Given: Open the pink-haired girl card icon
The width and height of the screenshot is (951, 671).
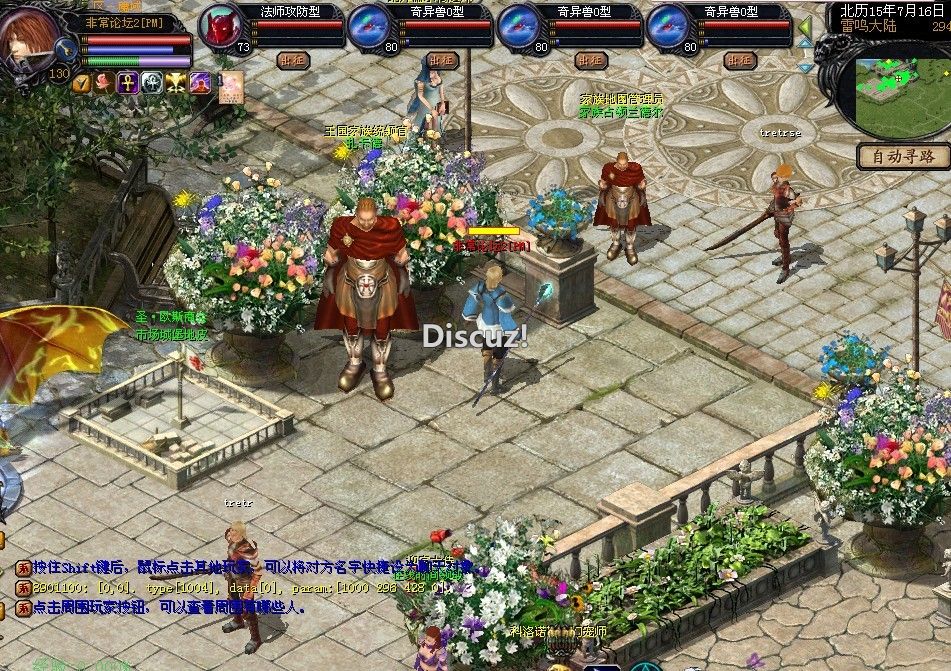Looking at the screenshot, I should pyautogui.click(x=232, y=84).
